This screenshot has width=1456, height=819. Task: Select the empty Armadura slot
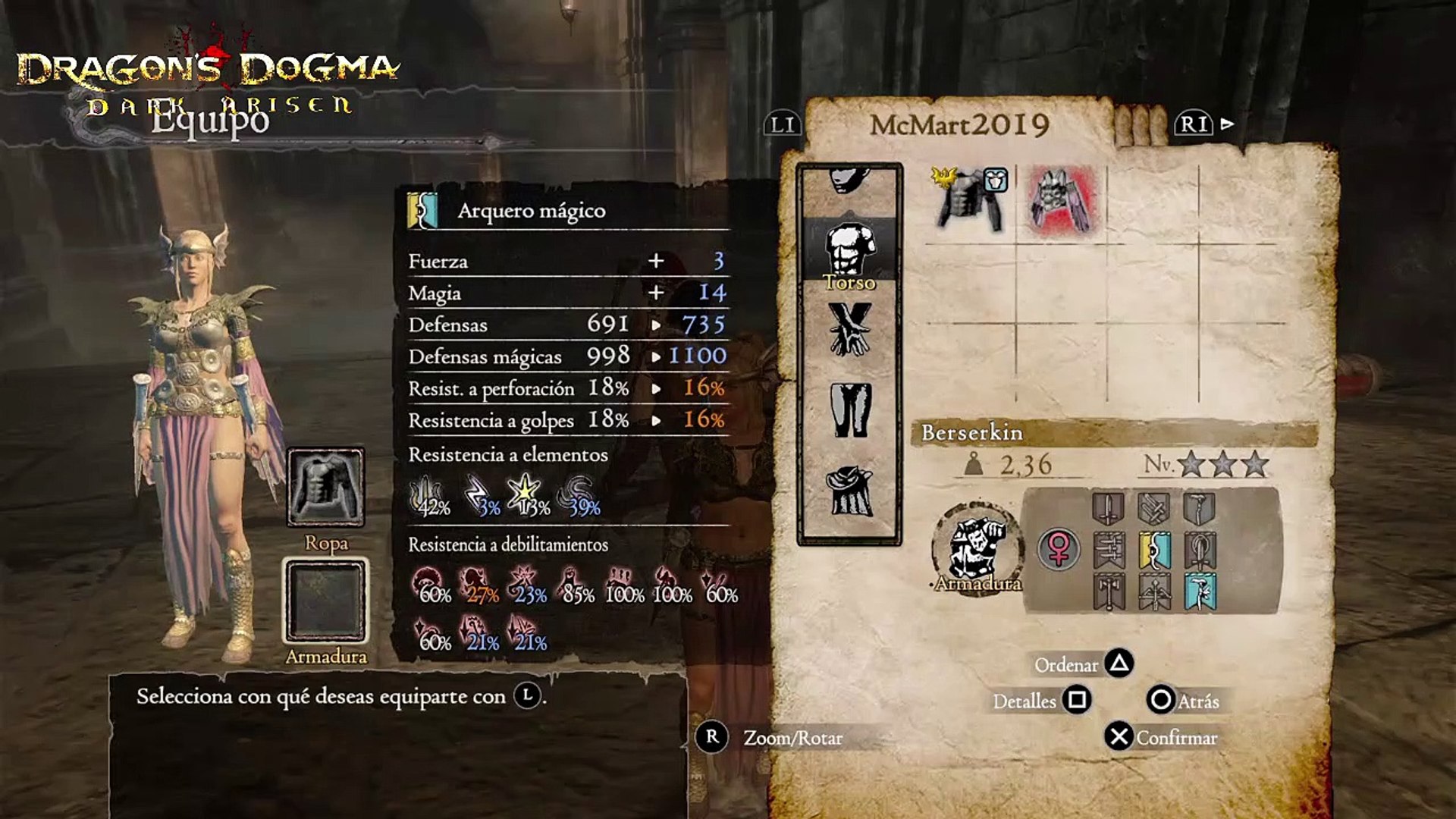tap(325, 601)
